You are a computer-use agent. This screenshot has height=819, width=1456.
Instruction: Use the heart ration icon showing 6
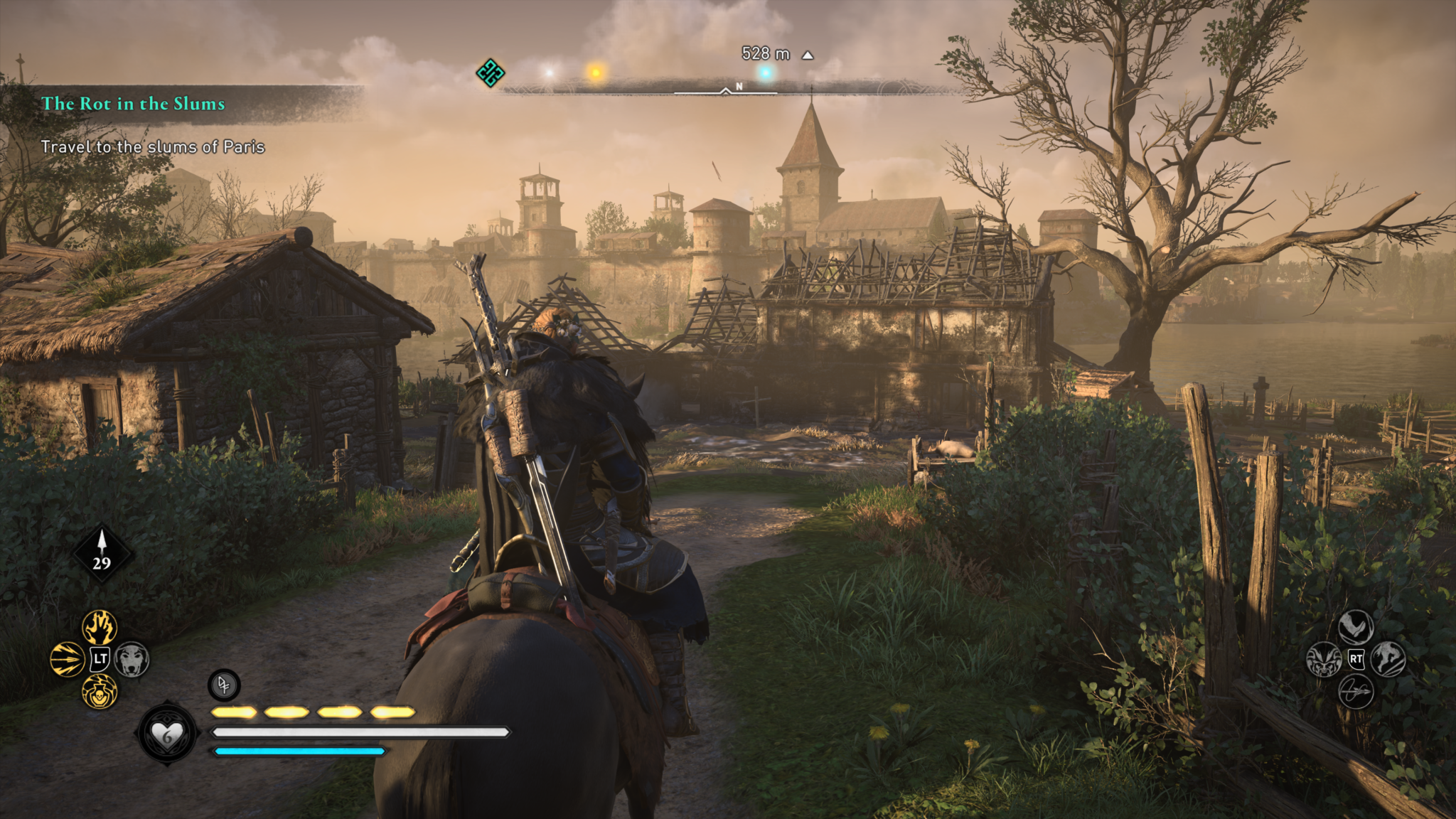click(x=167, y=734)
